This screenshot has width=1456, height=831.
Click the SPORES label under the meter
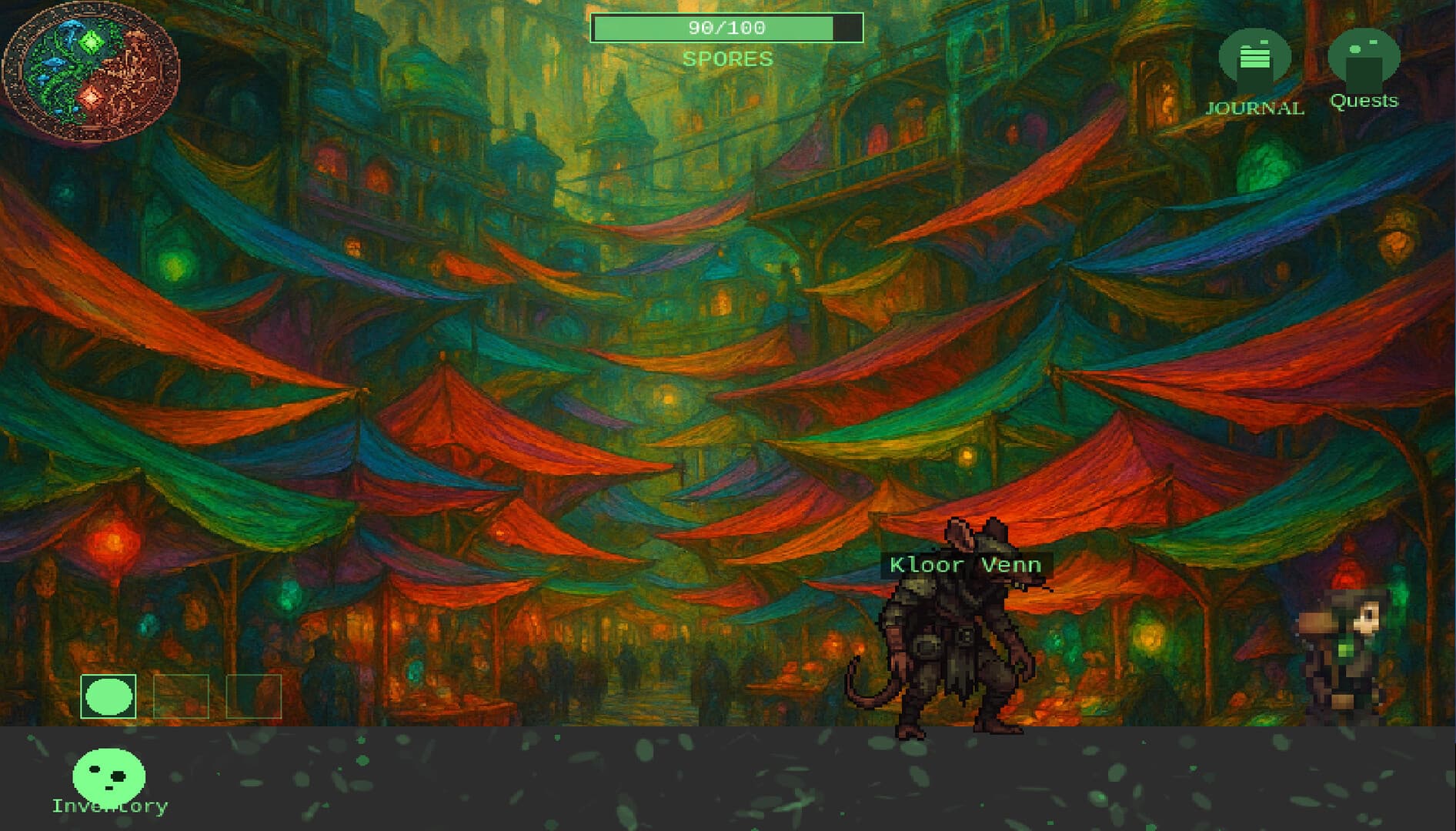[x=726, y=58]
